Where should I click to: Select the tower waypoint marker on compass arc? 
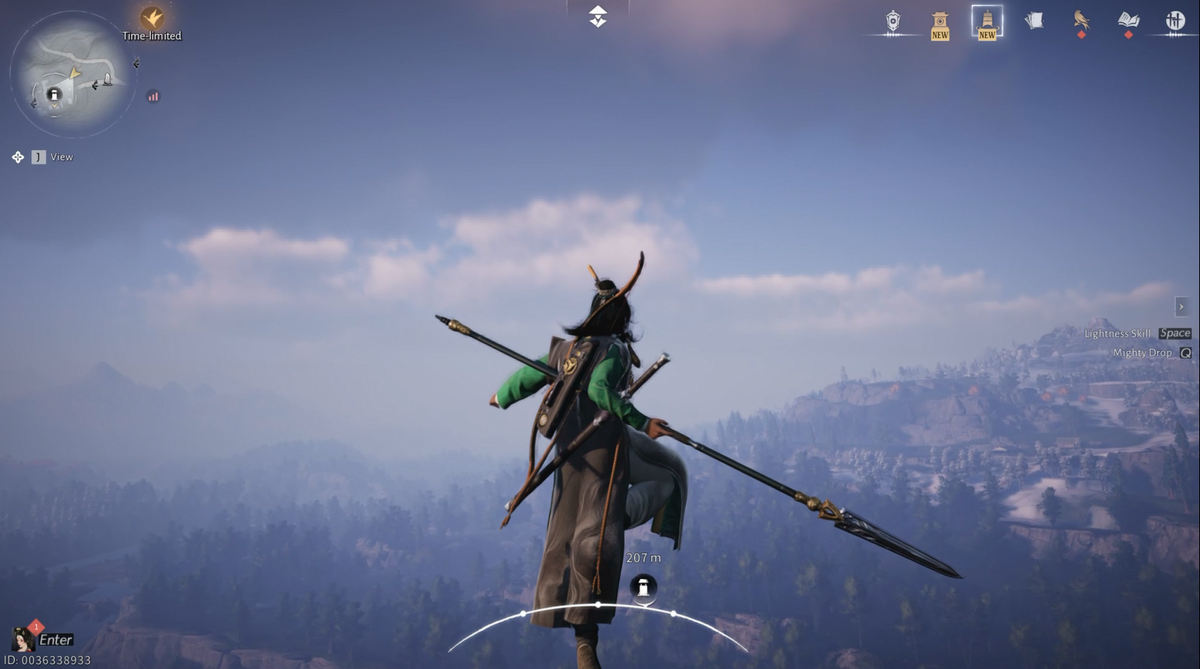644,587
